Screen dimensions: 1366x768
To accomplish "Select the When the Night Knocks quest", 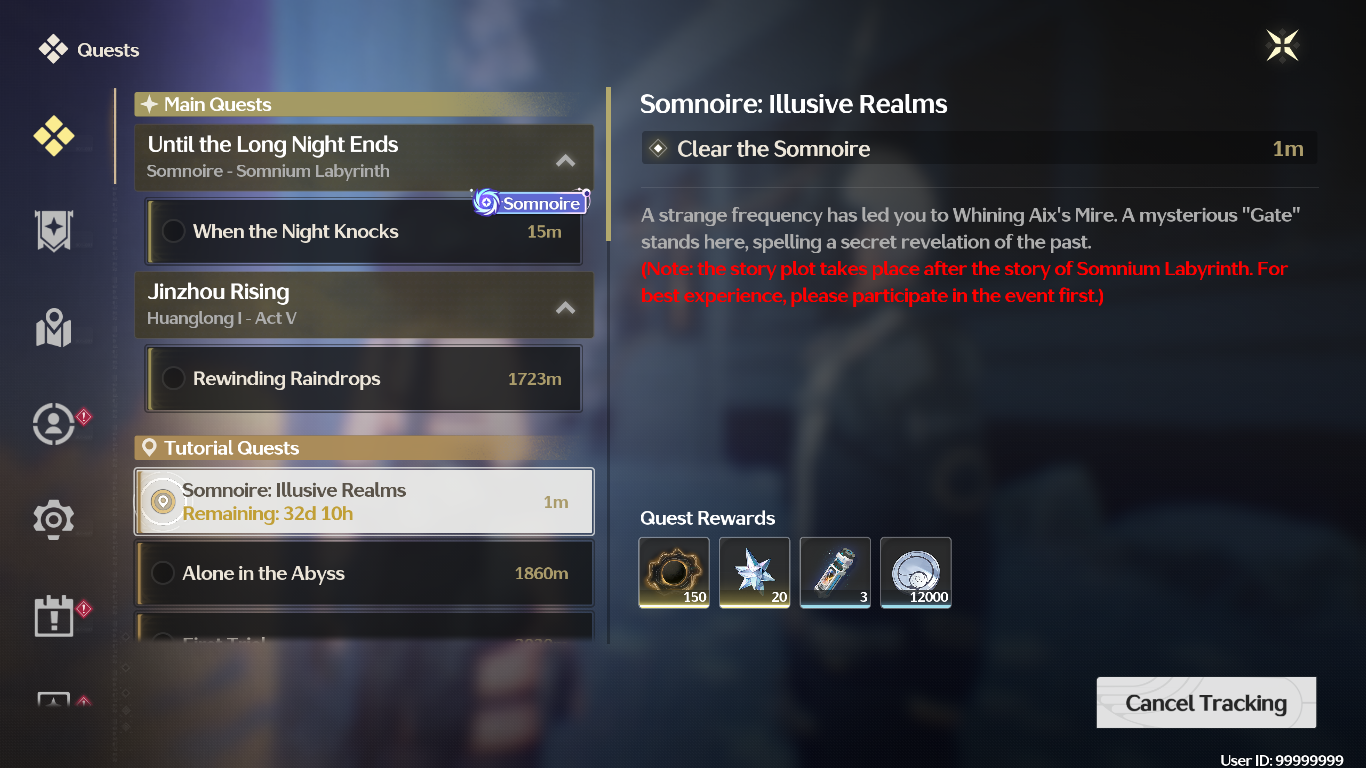I will coord(364,232).
